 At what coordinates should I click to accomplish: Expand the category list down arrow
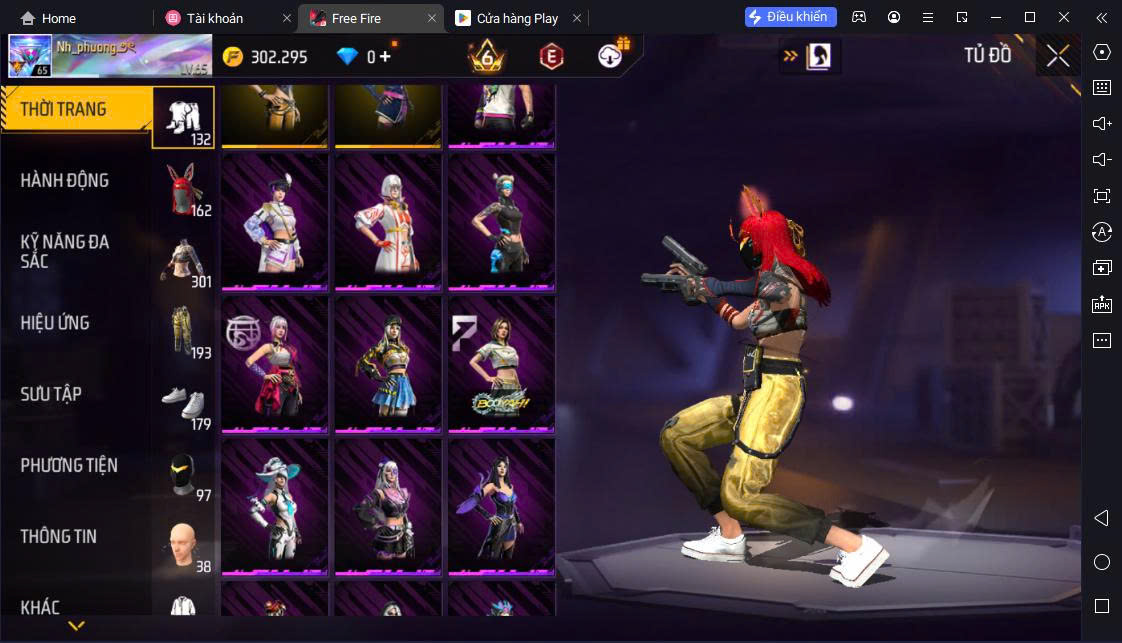pyautogui.click(x=76, y=626)
